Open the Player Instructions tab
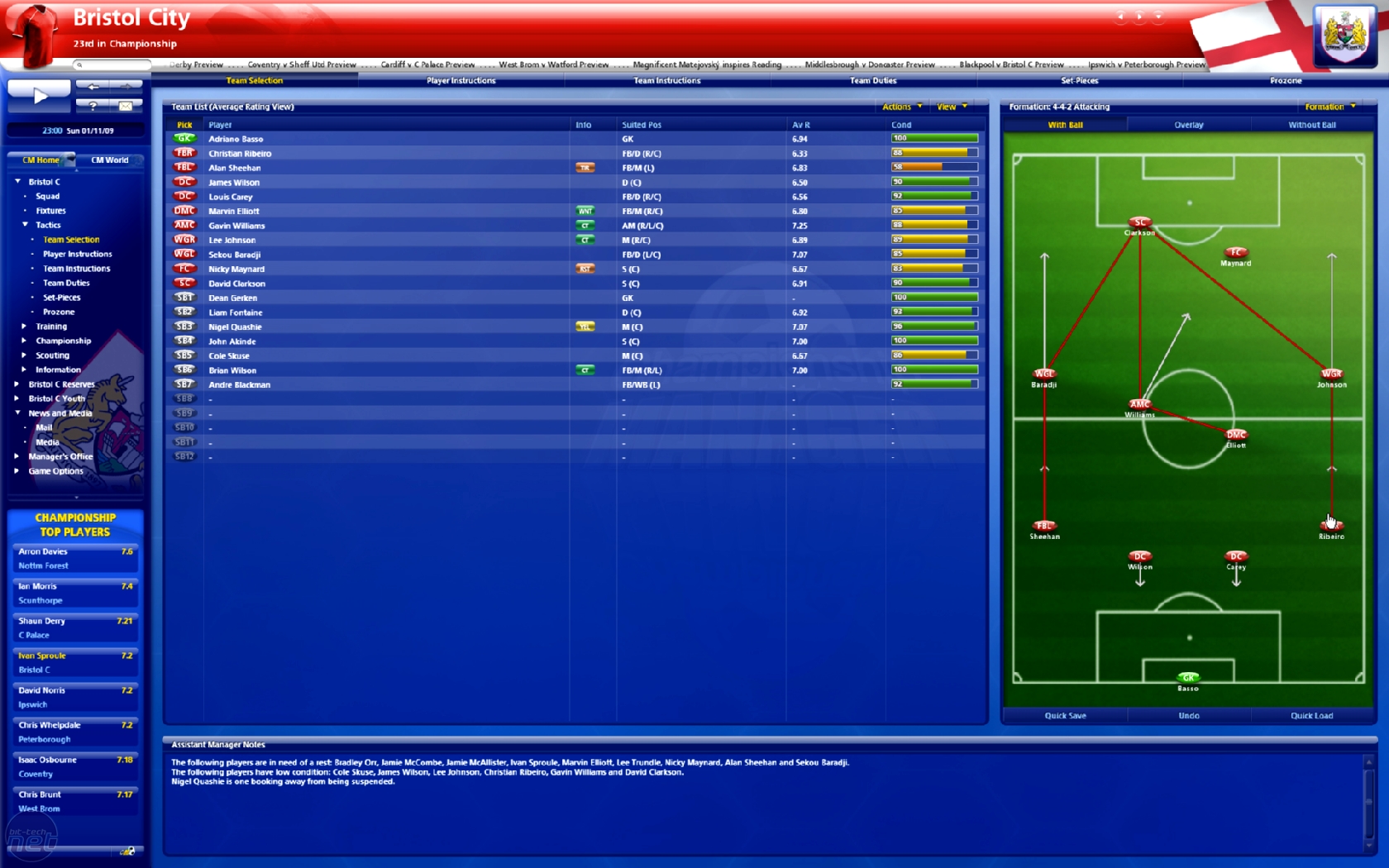Viewport: 1389px width, 868px height. coord(460,80)
